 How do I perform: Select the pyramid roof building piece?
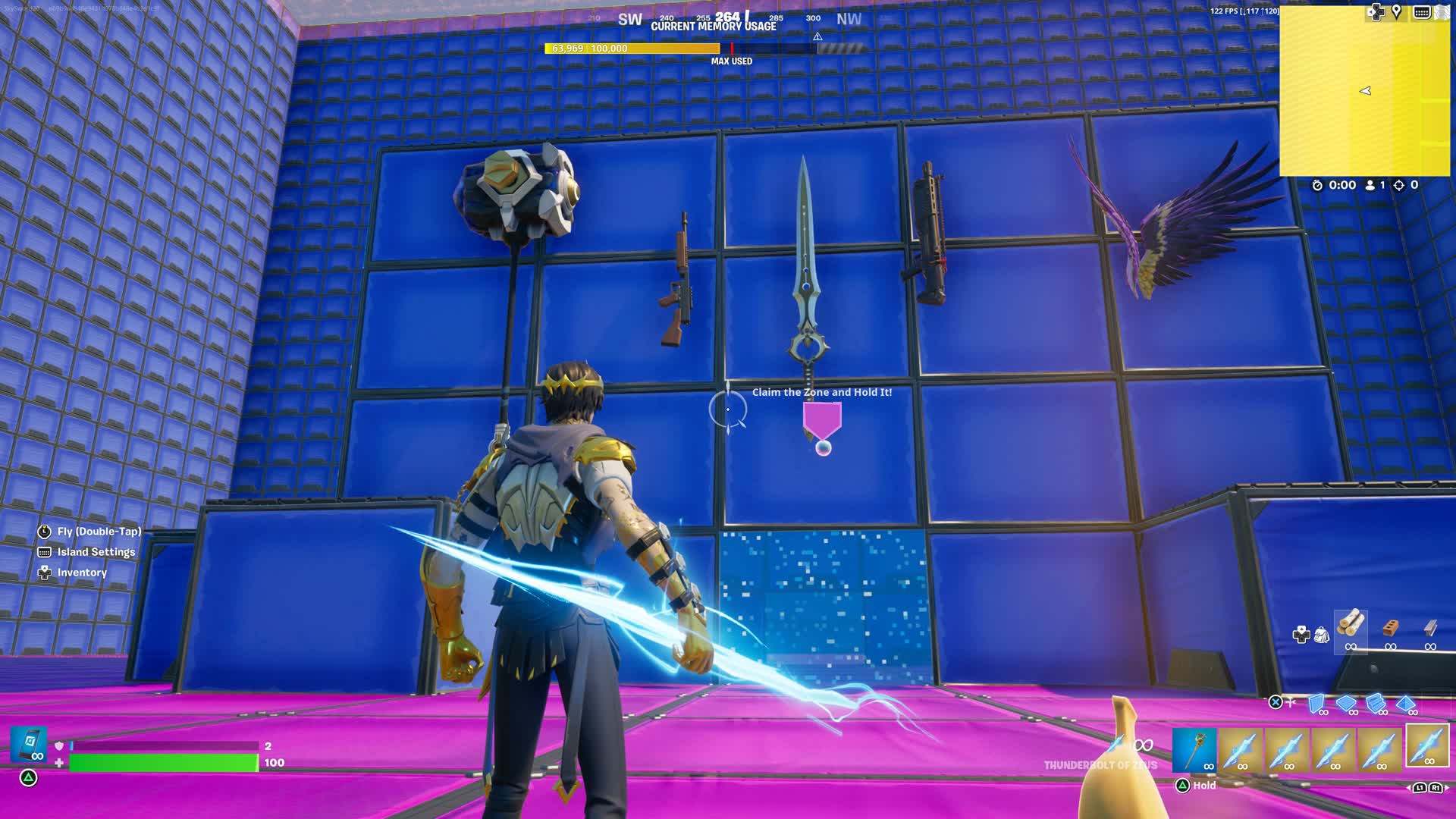tap(1406, 704)
